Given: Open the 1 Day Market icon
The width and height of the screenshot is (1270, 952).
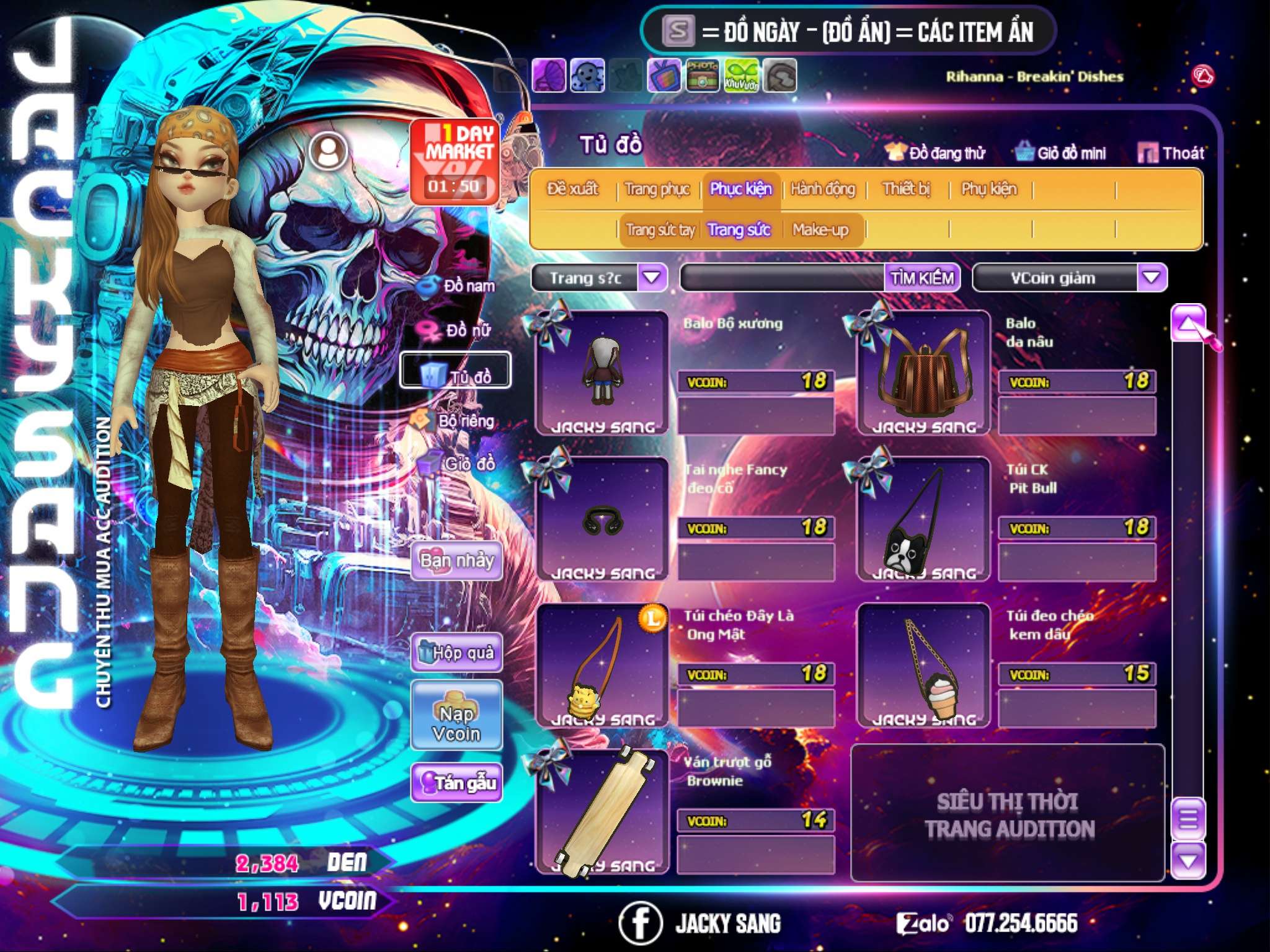Looking at the screenshot, I should click(455, 161).
